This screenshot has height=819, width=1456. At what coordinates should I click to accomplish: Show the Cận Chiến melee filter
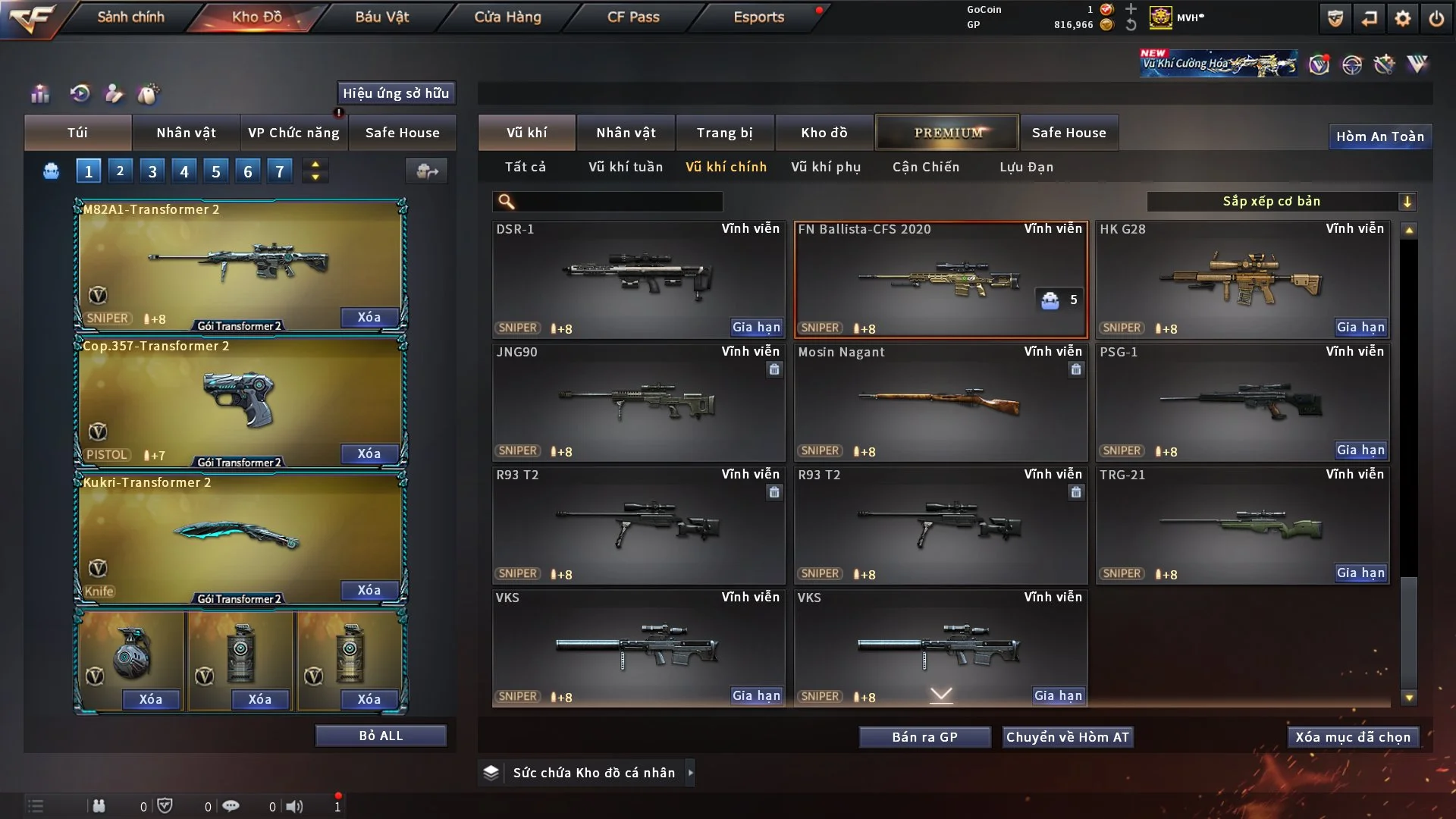click(x=926, y=167)
